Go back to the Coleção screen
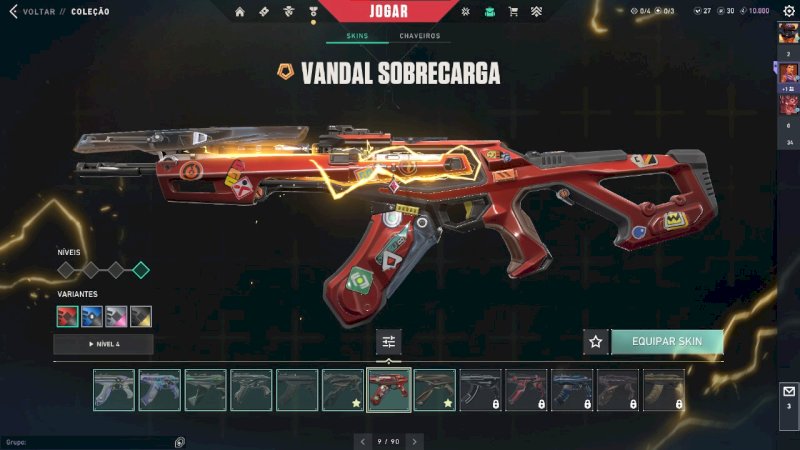Viewport: 800px width, 450px height. coord(30,12)
